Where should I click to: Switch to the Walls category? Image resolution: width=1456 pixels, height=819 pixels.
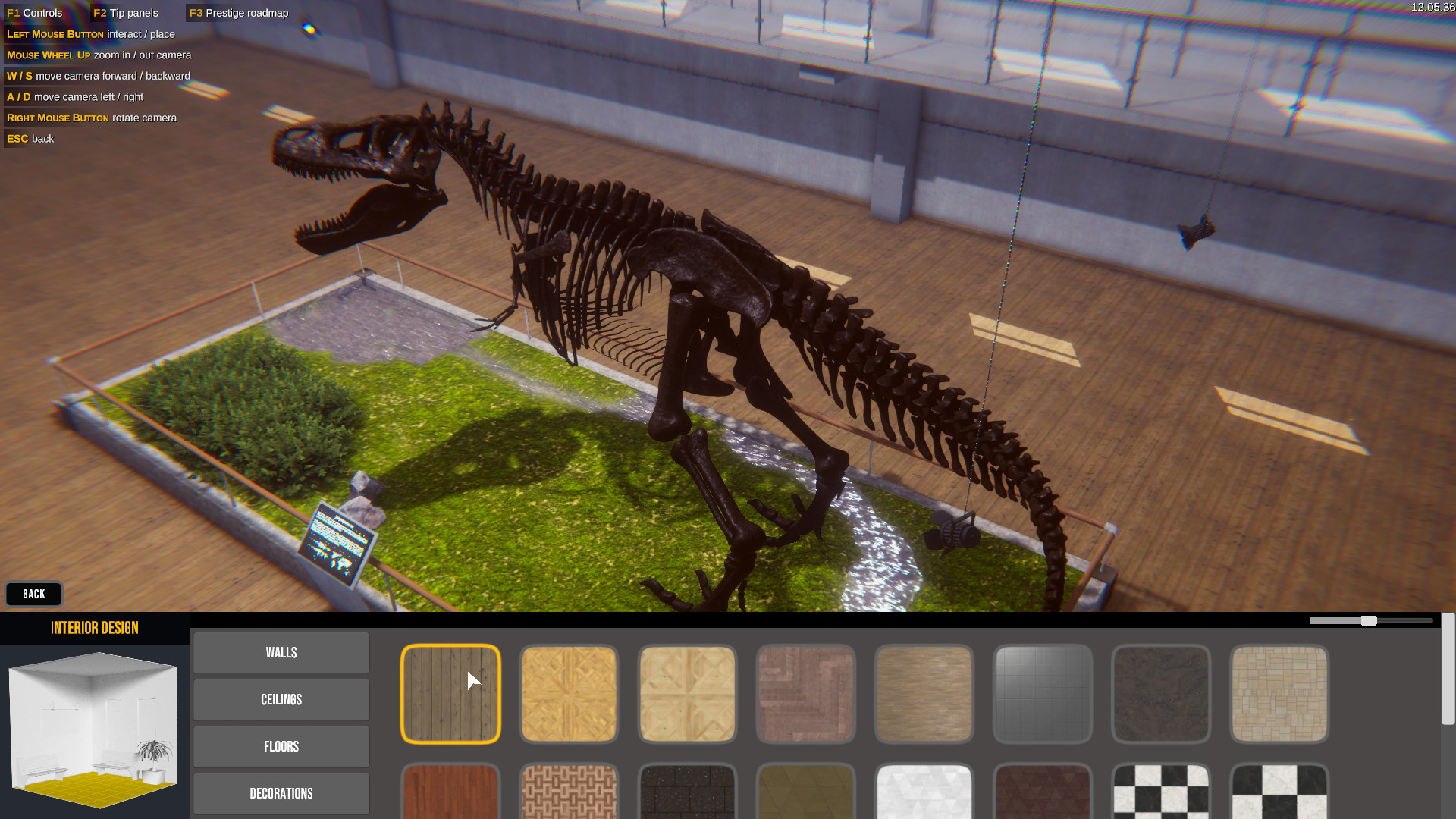(281, 652)
